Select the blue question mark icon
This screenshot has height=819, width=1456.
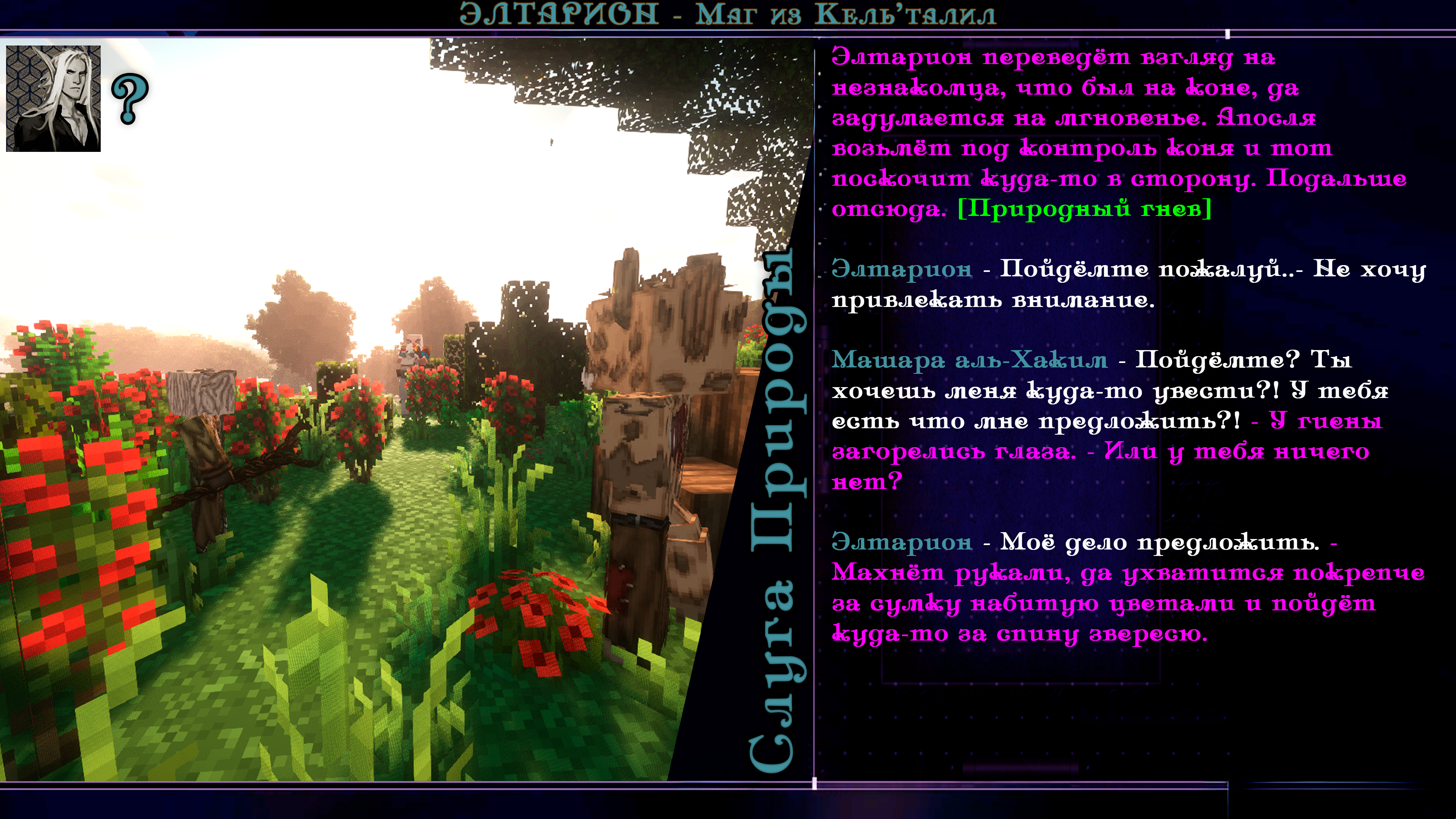coord(130,98)
